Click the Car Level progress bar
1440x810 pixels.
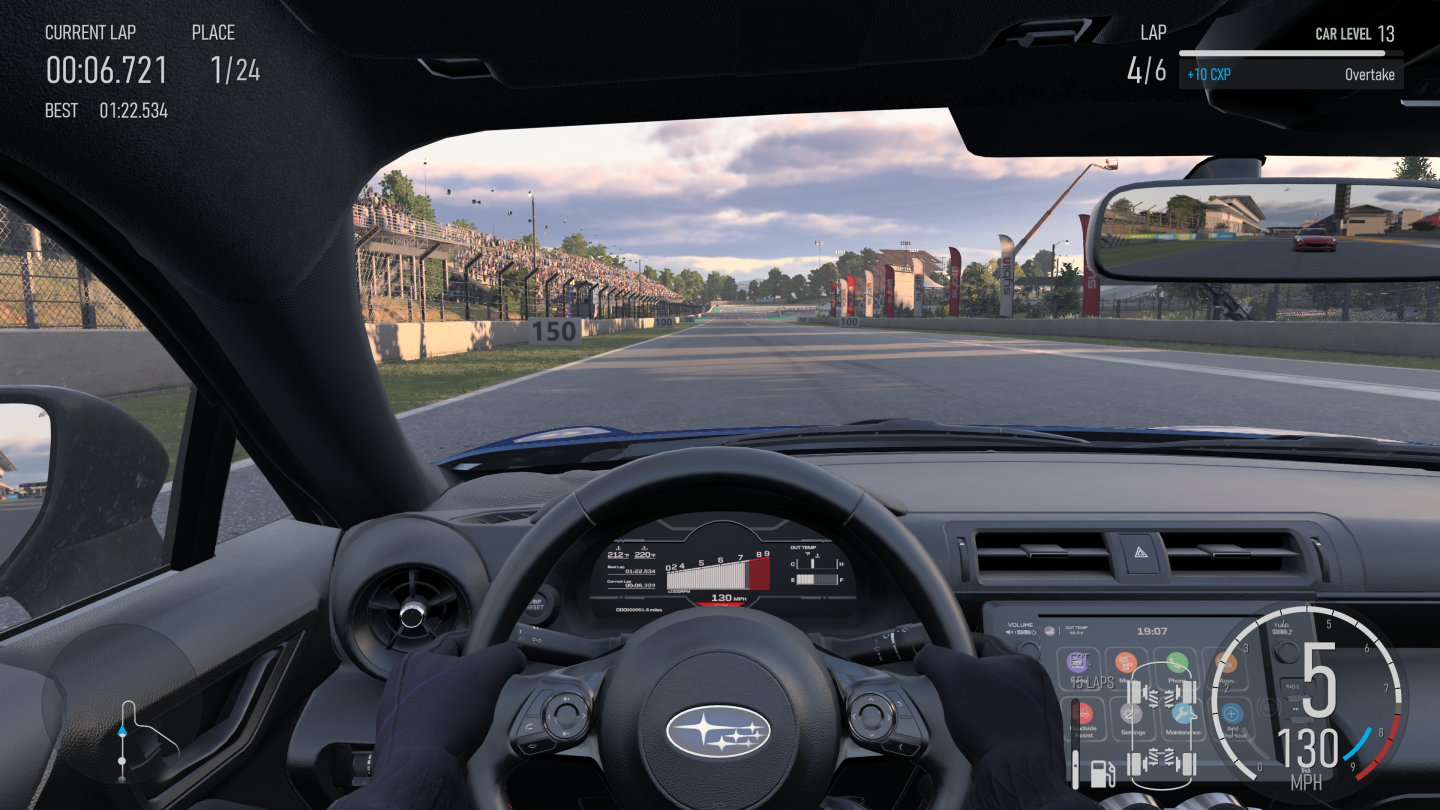(x=1290, y=55)
